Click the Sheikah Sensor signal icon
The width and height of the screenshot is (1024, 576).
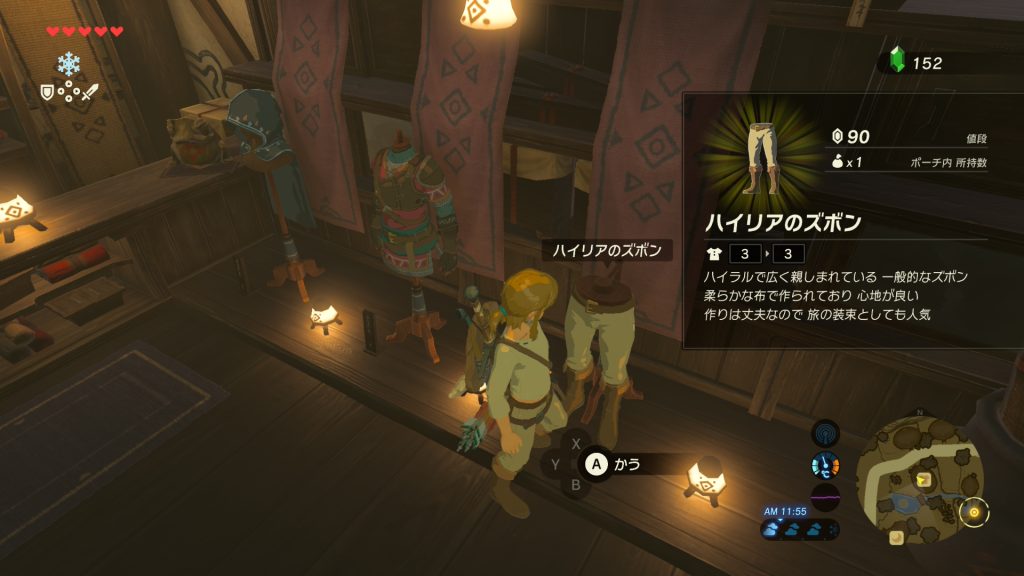click(825, 434)
